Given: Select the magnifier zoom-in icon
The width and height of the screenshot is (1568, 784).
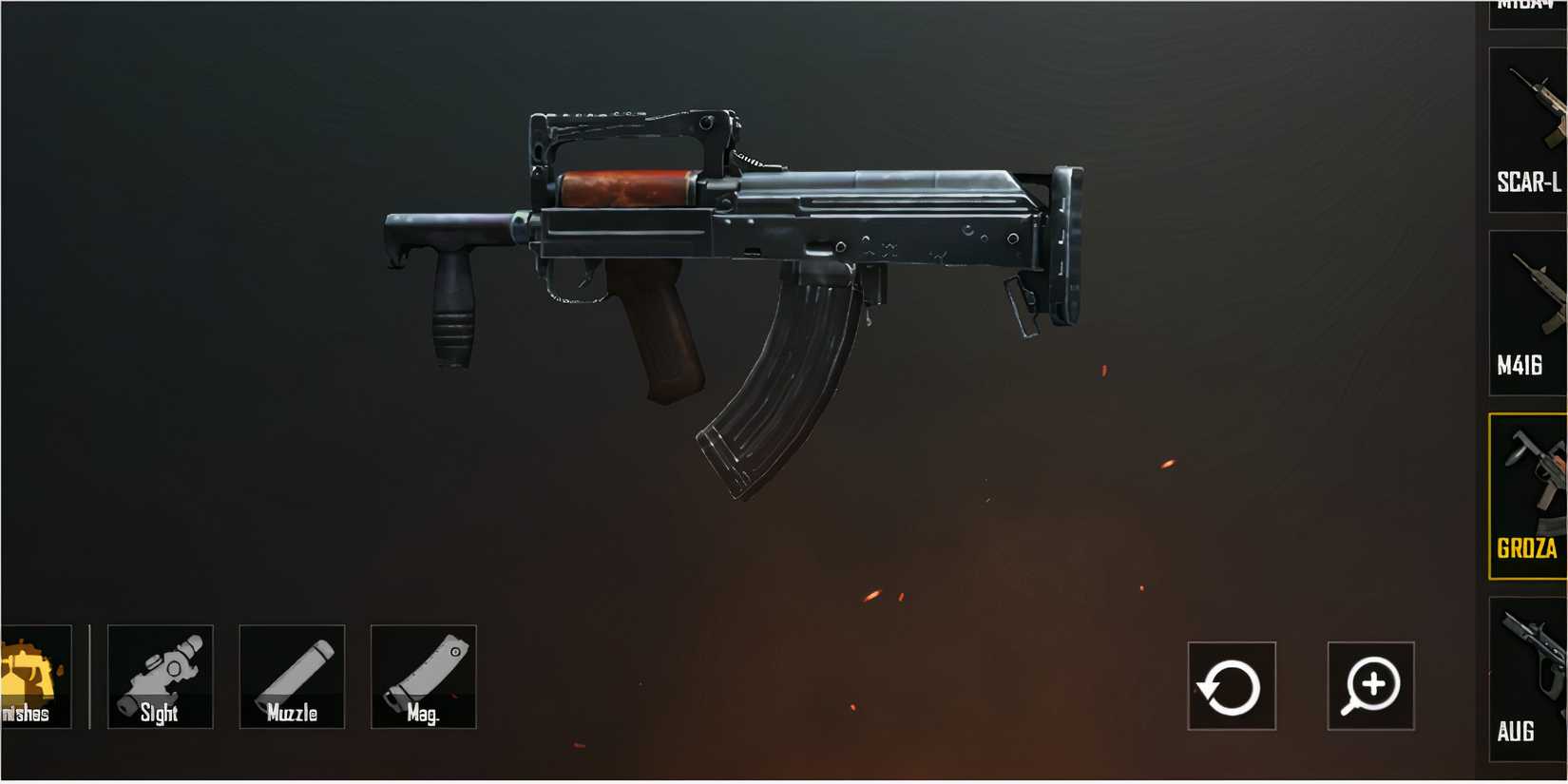Looking at the screenshot, I should [1369, 688].
